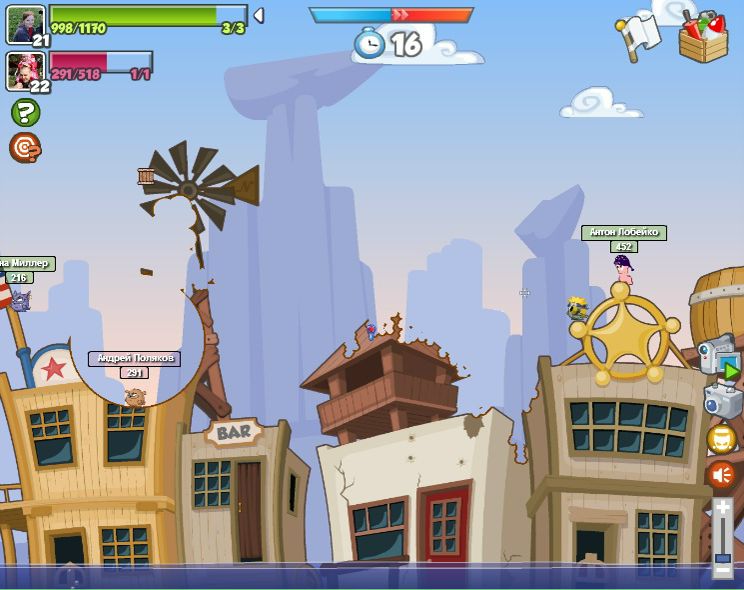Take a screenshot with the photo camera
This screenshot has width=744, height=590.
[x=721, y=400]
